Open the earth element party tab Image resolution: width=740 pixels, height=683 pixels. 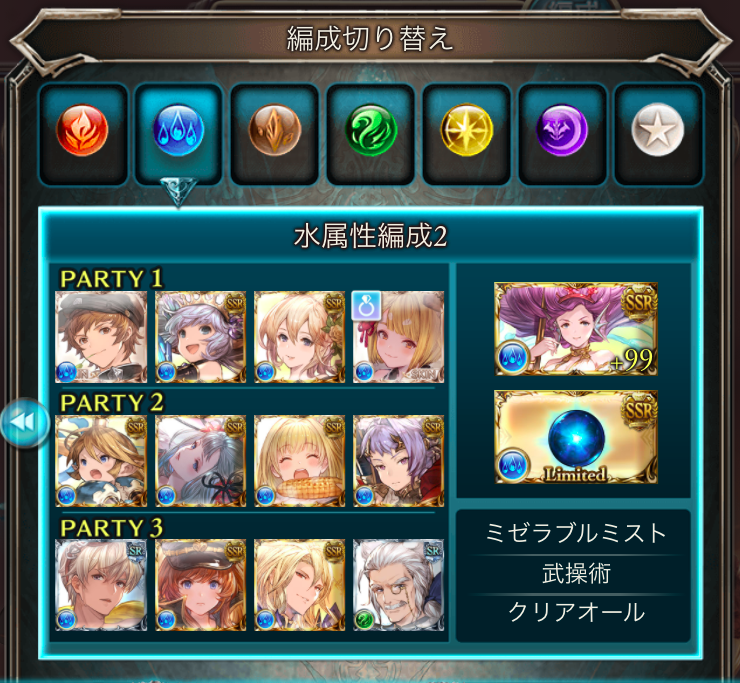click(275, 129)
